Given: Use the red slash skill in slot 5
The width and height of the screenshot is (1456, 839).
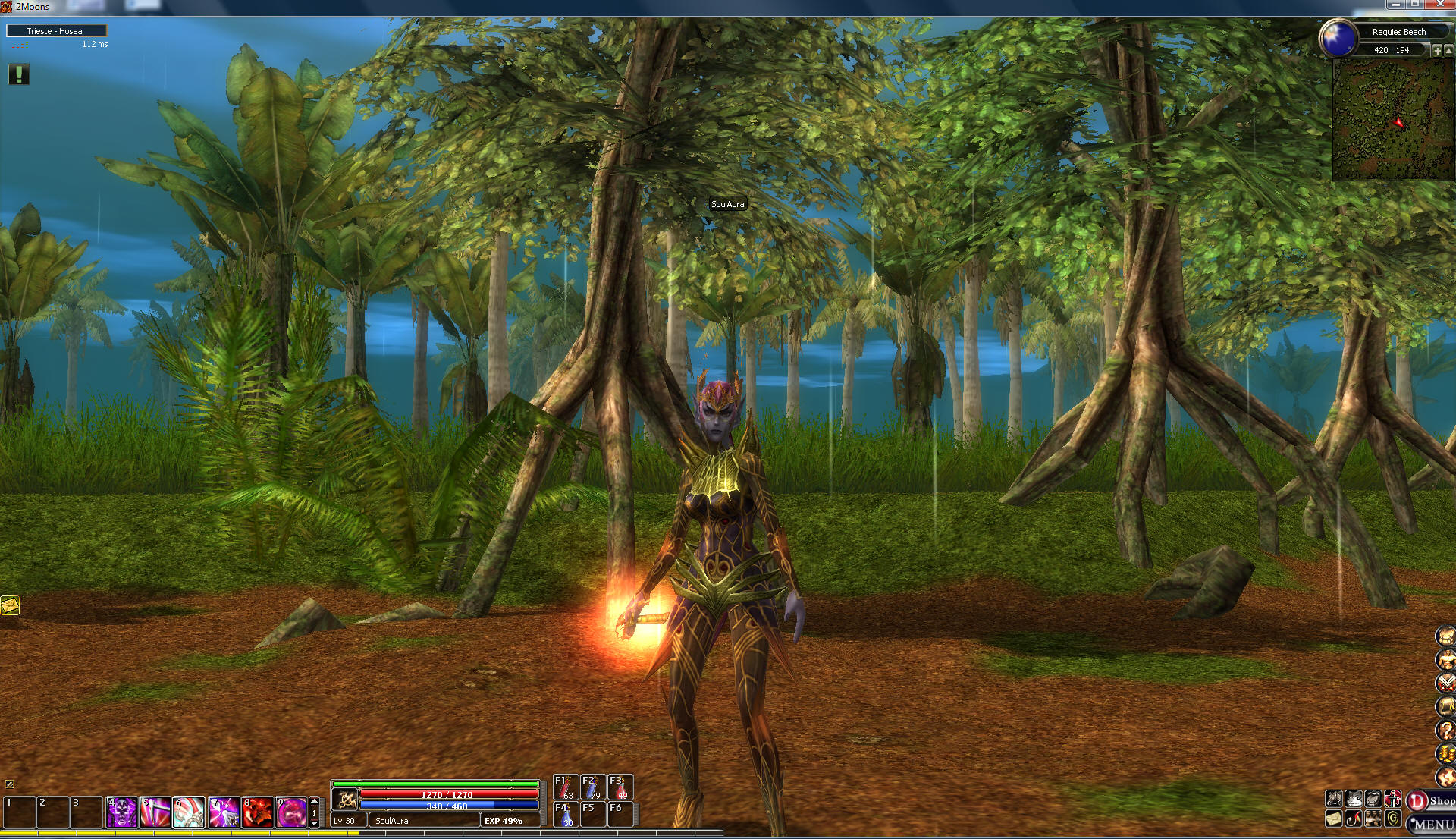Looking at the screenshot, I should [155, 812].
